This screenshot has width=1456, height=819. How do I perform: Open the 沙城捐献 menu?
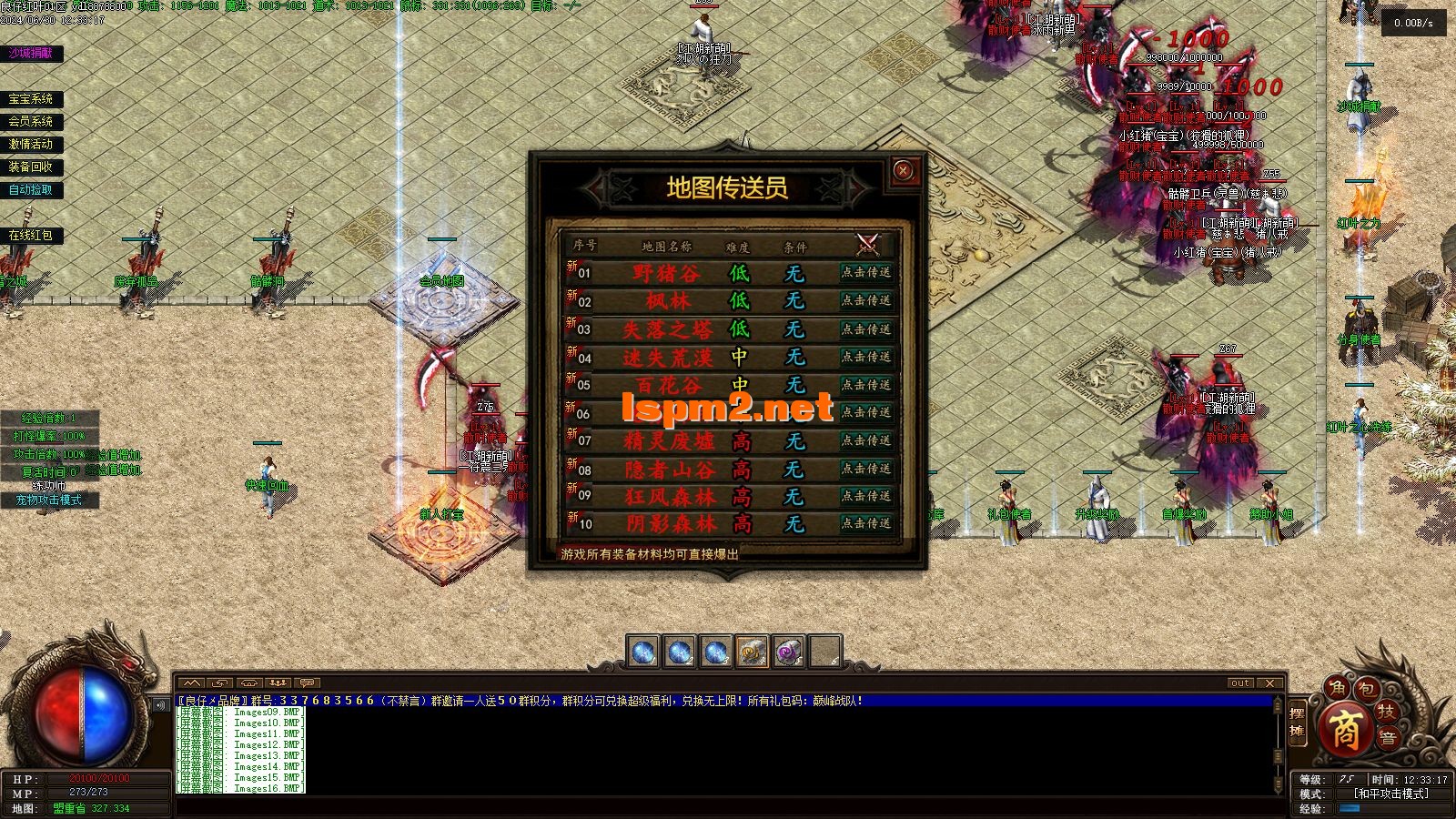[31, 54]
